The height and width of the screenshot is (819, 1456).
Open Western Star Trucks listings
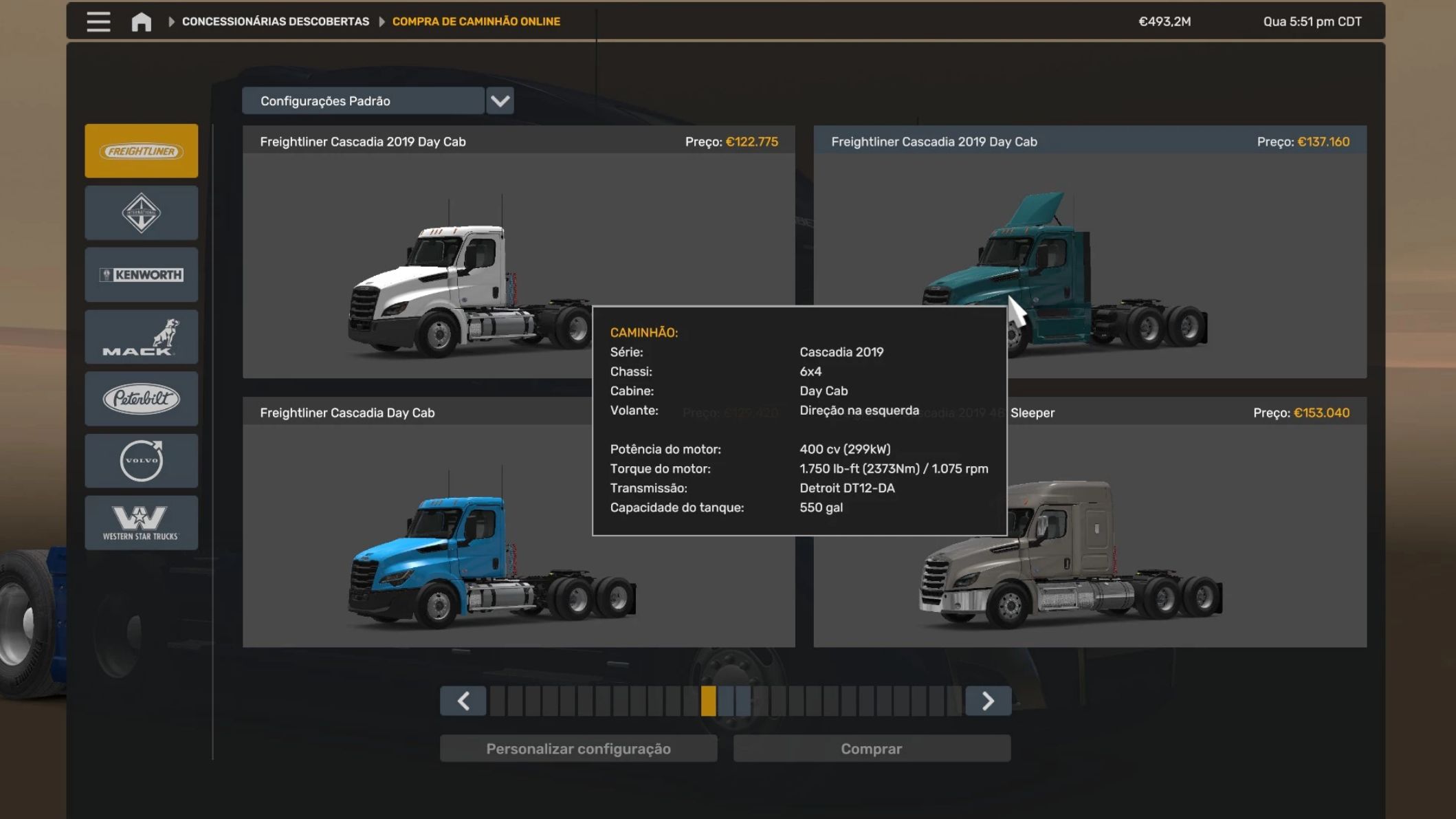142,523
